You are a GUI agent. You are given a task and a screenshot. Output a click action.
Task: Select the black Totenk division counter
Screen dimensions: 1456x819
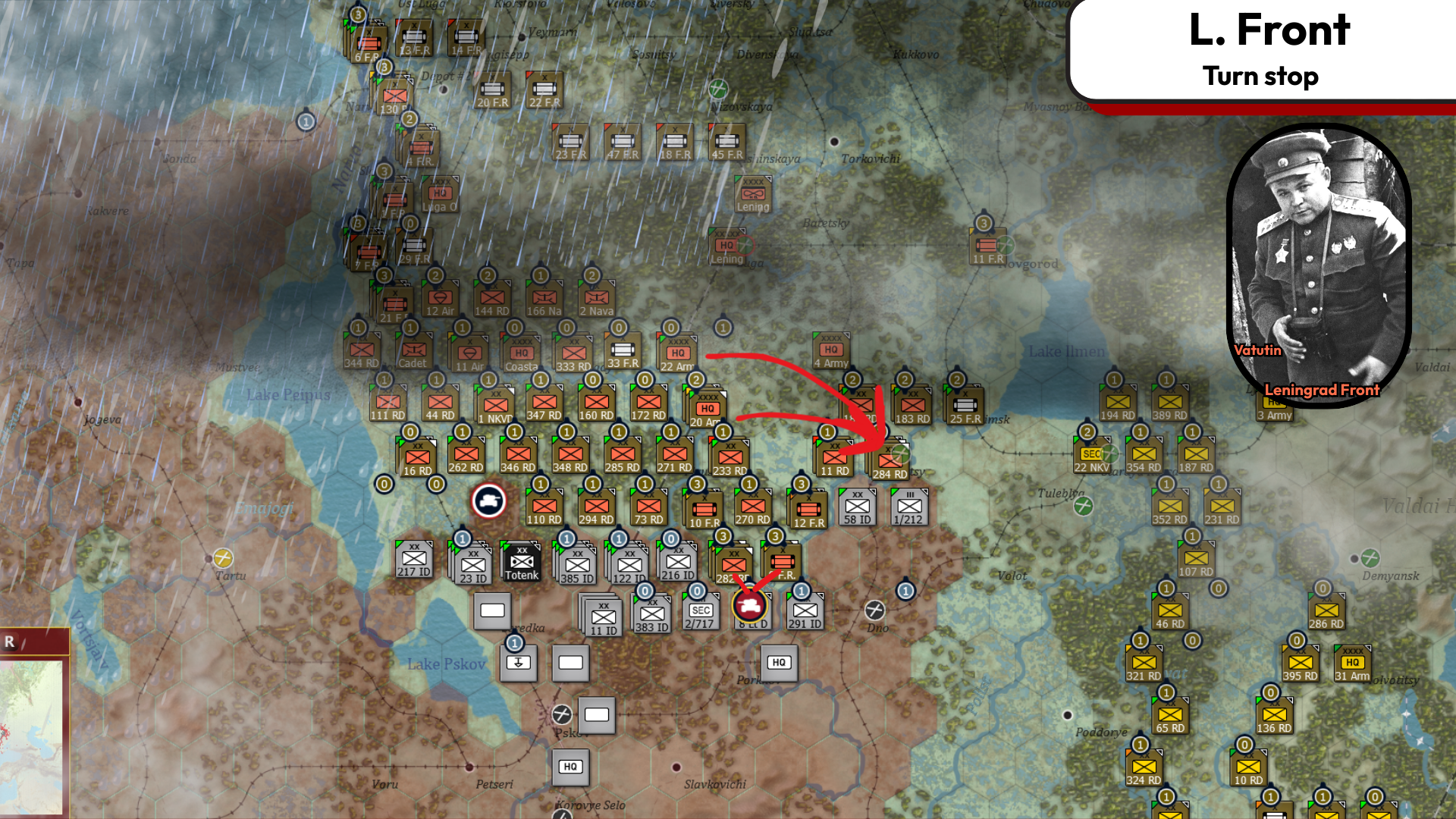[521, 561]
